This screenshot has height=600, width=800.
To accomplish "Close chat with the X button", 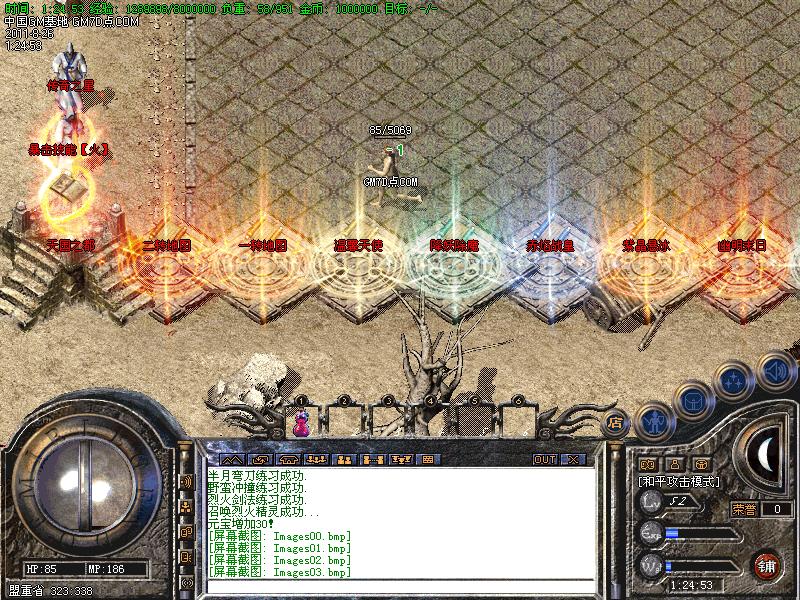I will click(572, 460).
